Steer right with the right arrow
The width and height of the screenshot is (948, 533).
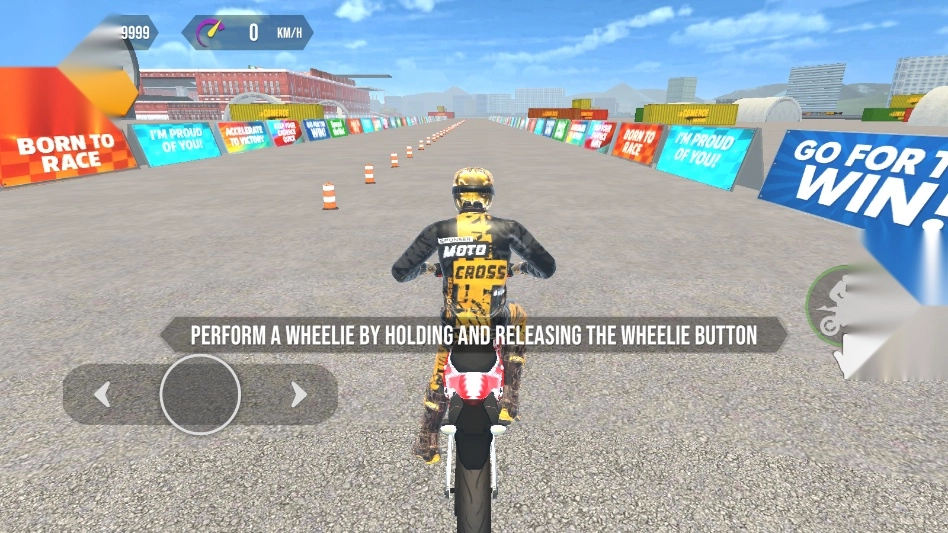tap(298, 395)
